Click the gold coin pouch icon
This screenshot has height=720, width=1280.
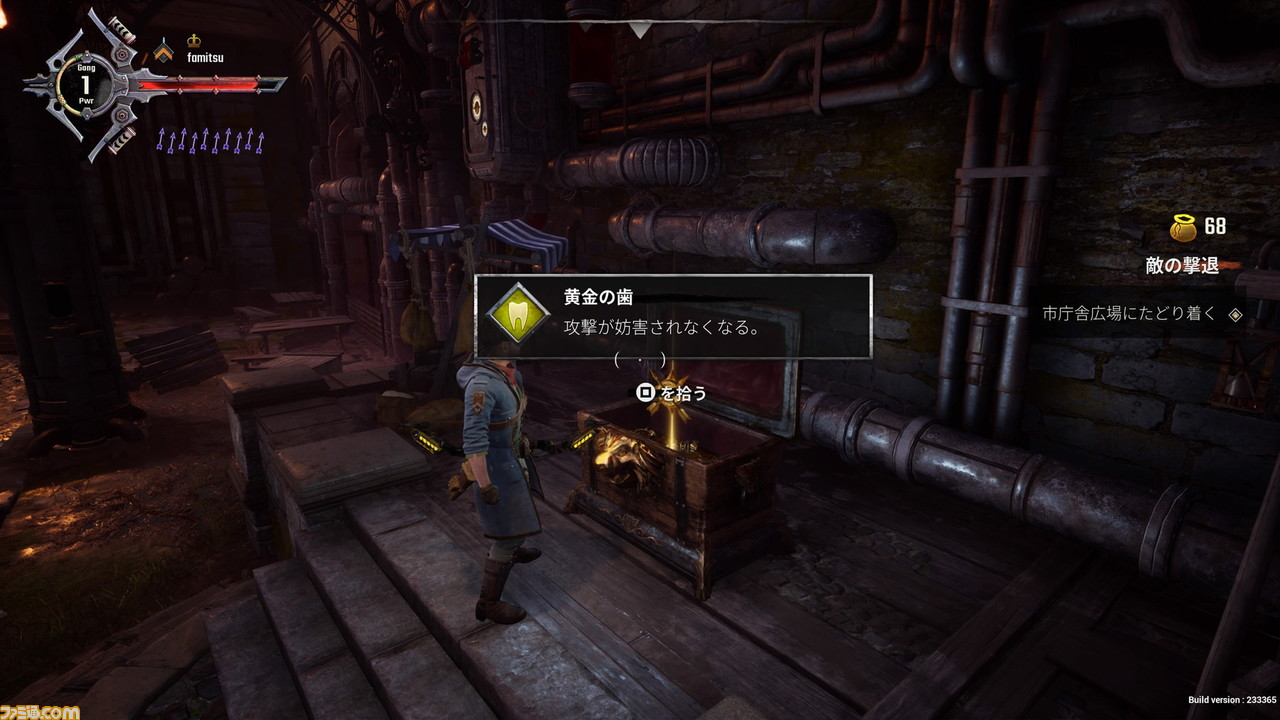pyautogui.click(x=1183, y=227)
